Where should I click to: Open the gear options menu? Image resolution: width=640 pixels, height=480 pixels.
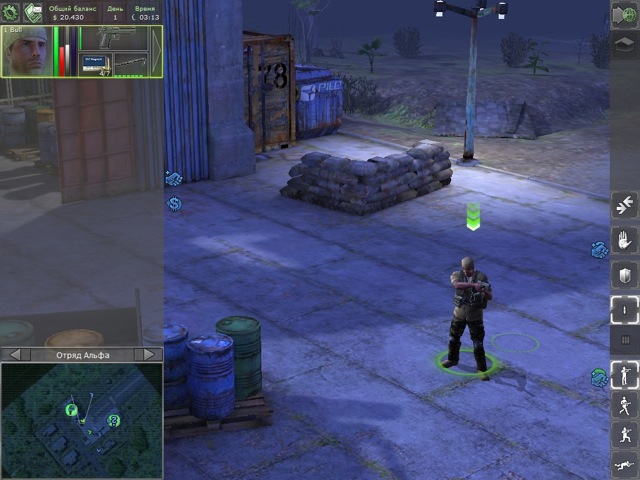[x=11, y=11]
